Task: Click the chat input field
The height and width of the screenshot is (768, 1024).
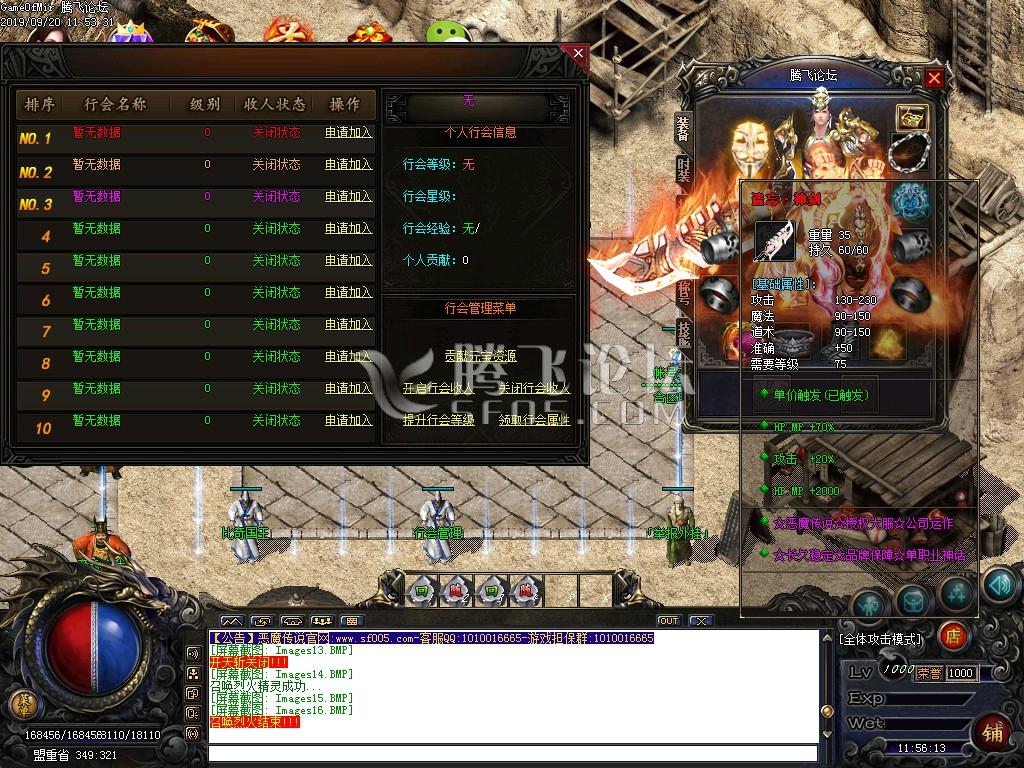Action: click(x=512, y=753)
